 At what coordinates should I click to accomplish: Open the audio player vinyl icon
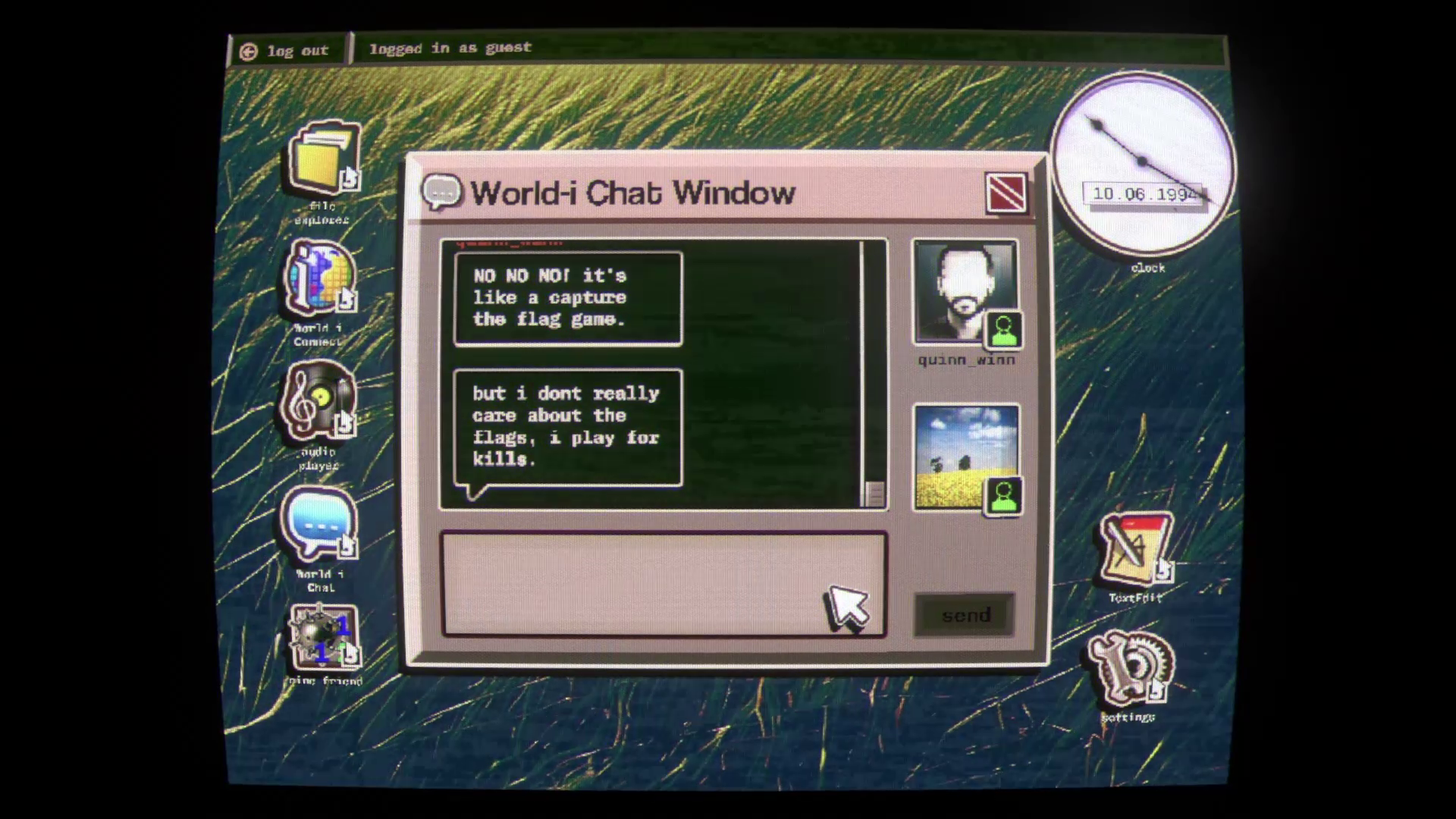tap(319, 402)
